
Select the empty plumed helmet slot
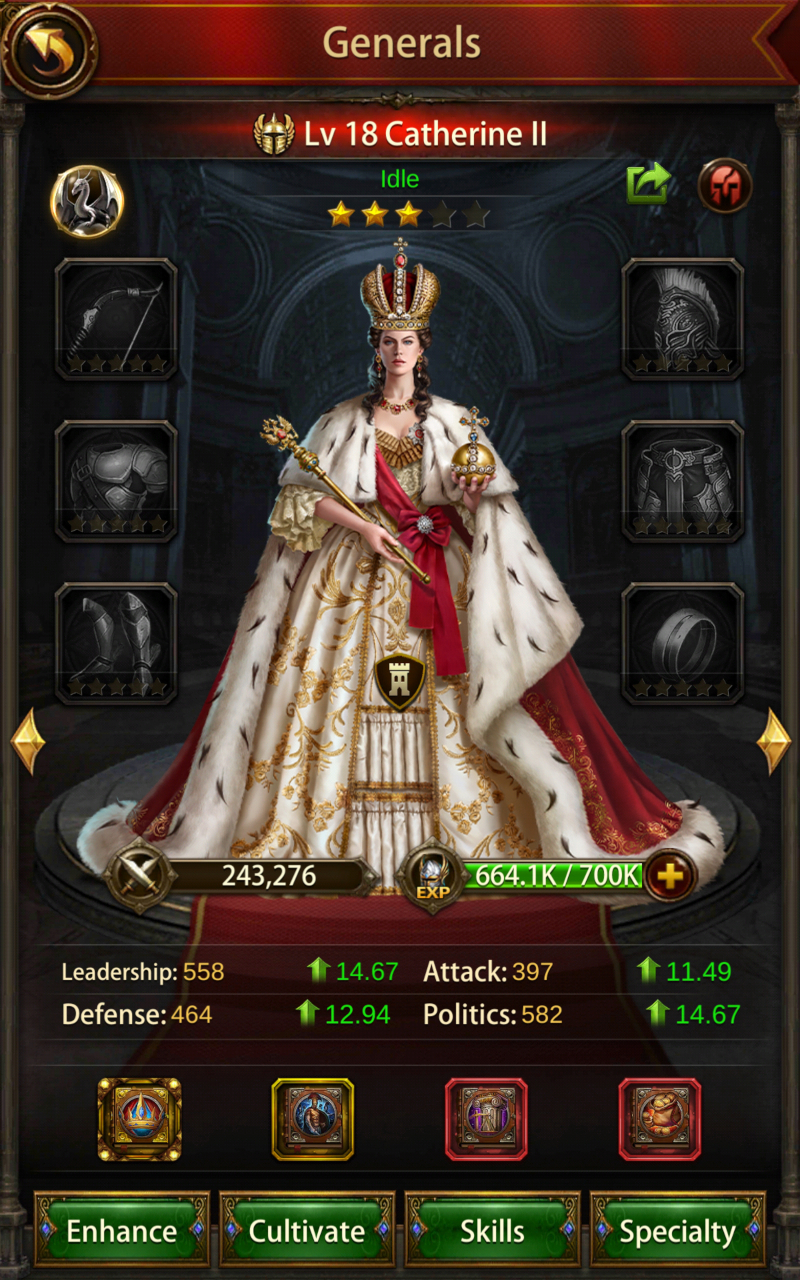click(x=683, y=319)
